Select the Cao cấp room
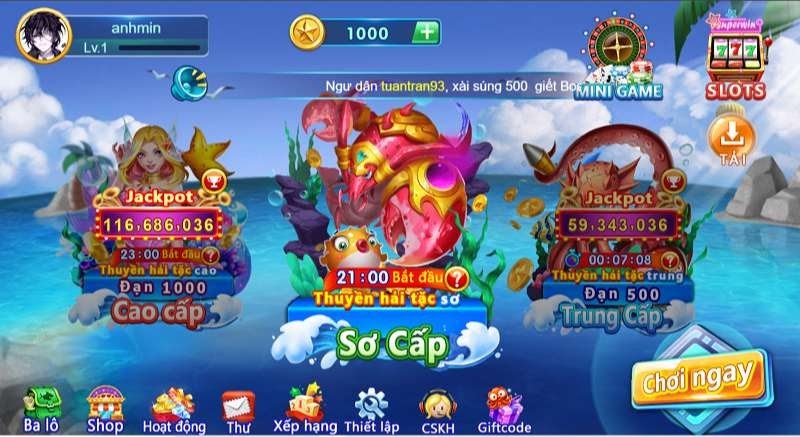 pyautogui.click(x=157, y=311)
